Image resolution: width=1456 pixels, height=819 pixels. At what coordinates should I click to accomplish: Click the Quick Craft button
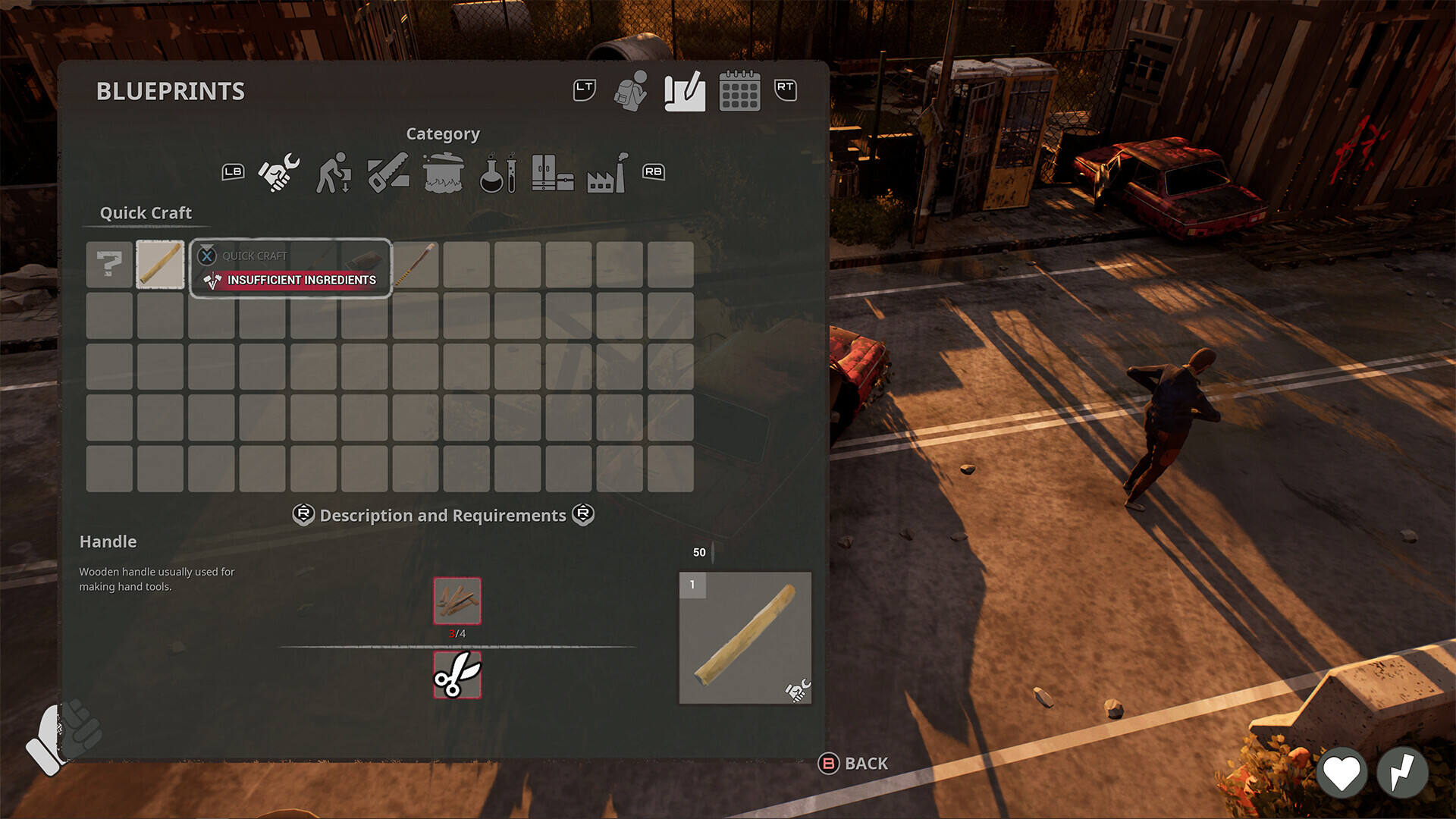(290, 268)
